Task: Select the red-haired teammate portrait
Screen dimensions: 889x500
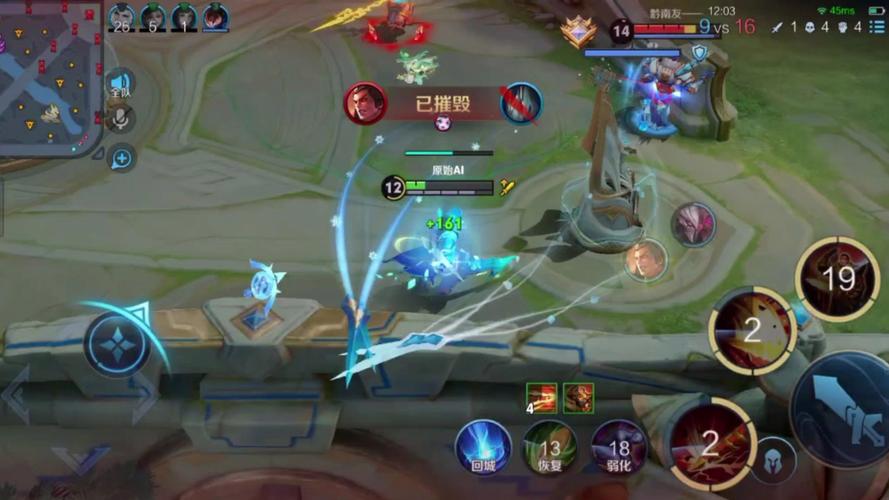Action: pyautogui.click(x=215, y=17)
